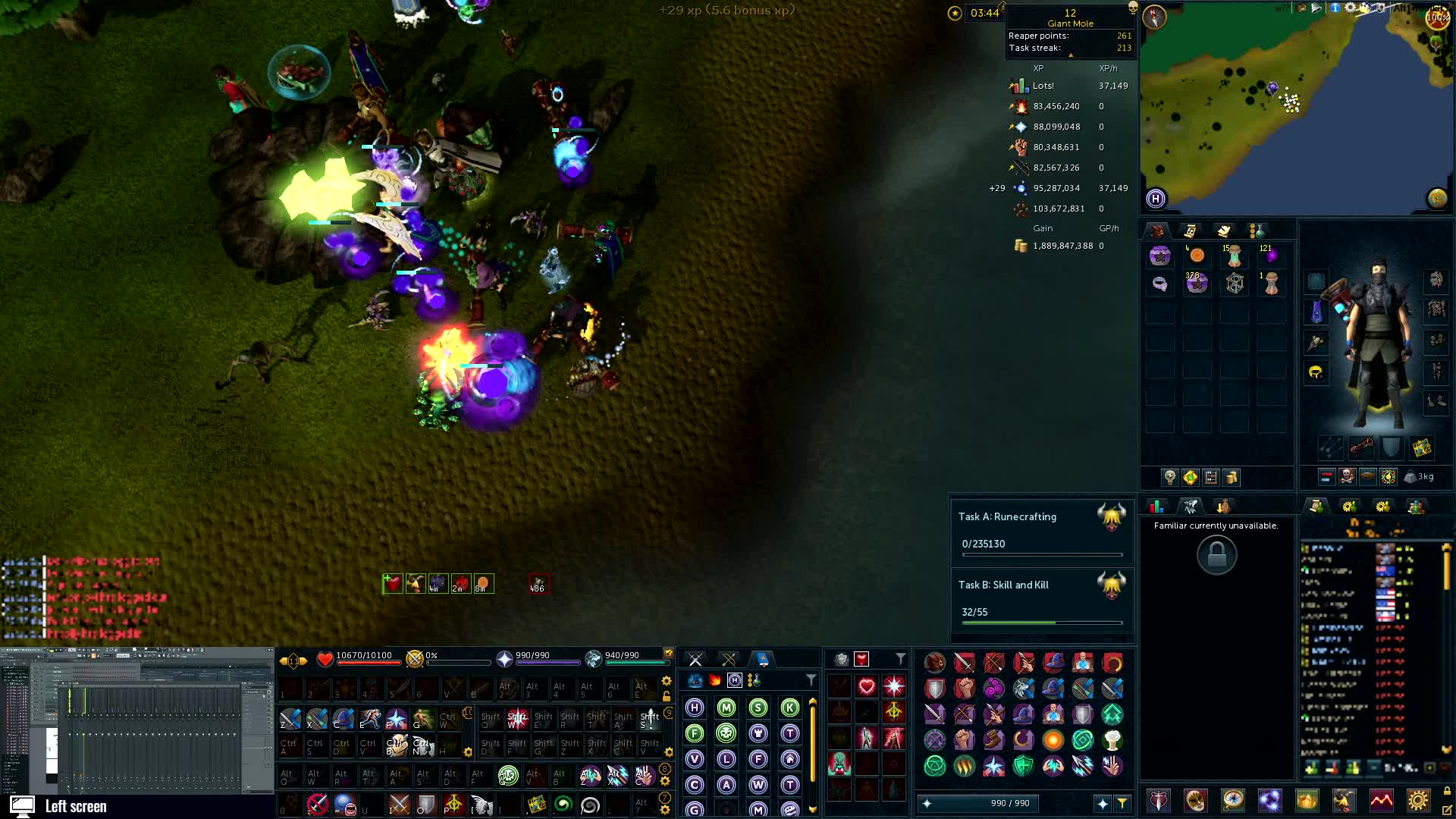The image size is (1456, 819).
Task: Use the home teleport H button
Action: pyautogui.click(x=1156, y=199)
